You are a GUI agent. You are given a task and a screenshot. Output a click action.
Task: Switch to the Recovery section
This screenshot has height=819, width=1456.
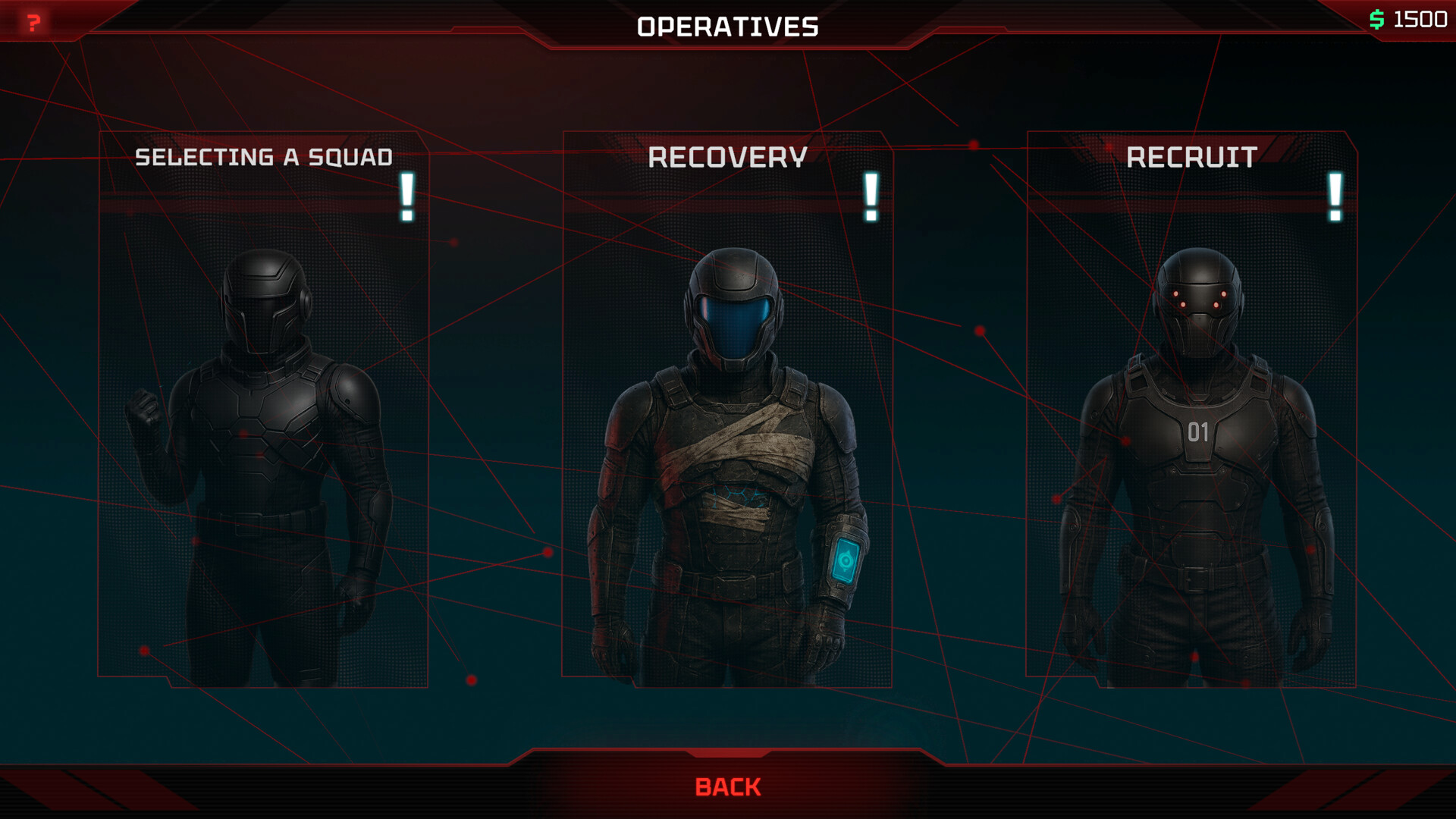(x=728, y=157)
